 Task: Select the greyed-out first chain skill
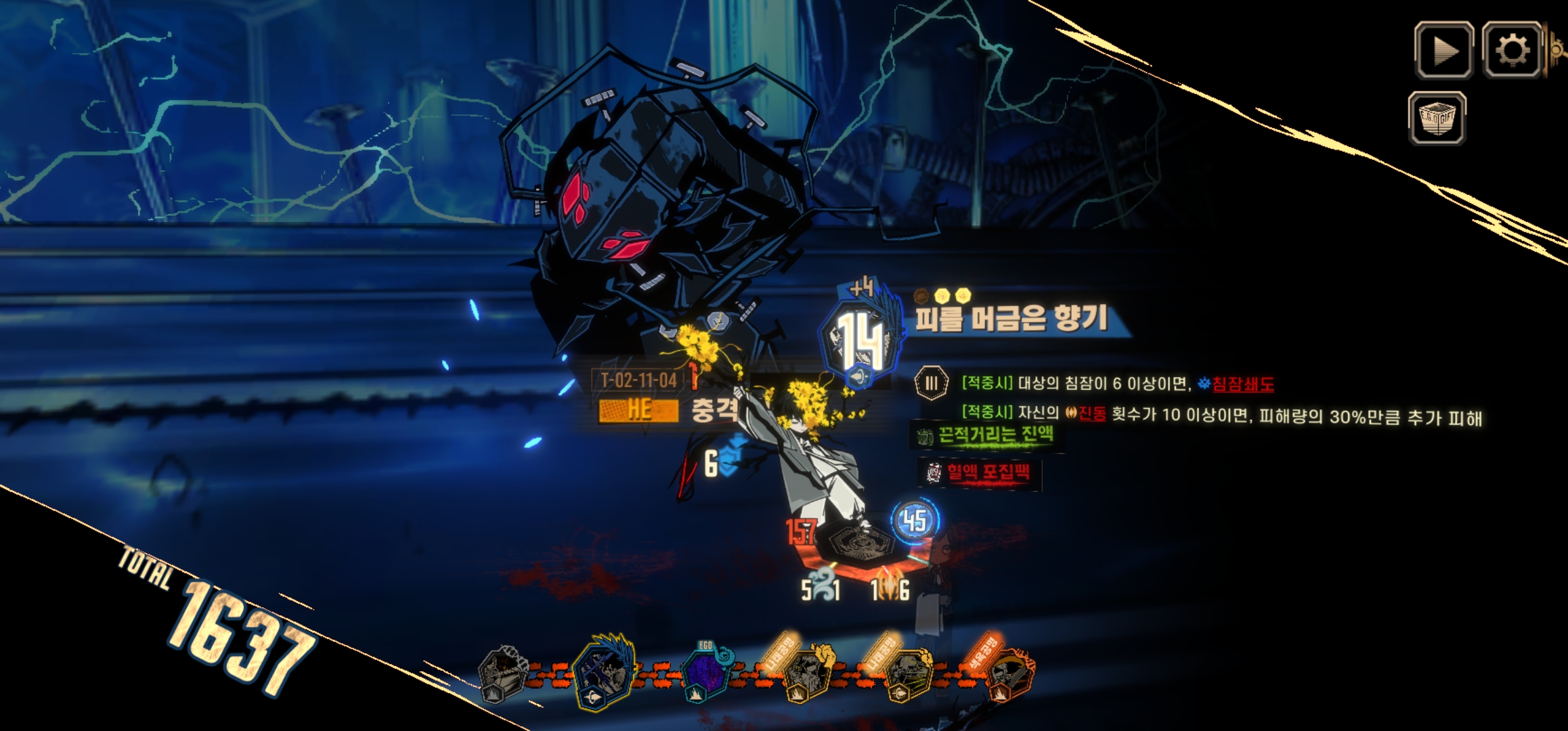pyautogui.click(x=502, y=675)
